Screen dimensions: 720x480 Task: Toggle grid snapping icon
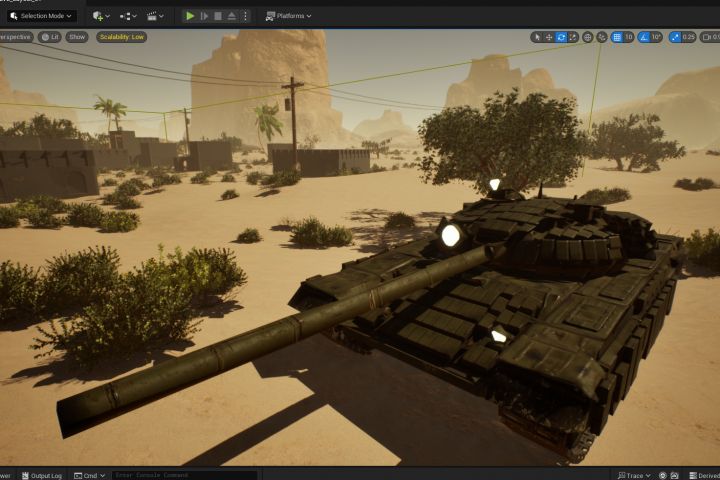point(617,37)
